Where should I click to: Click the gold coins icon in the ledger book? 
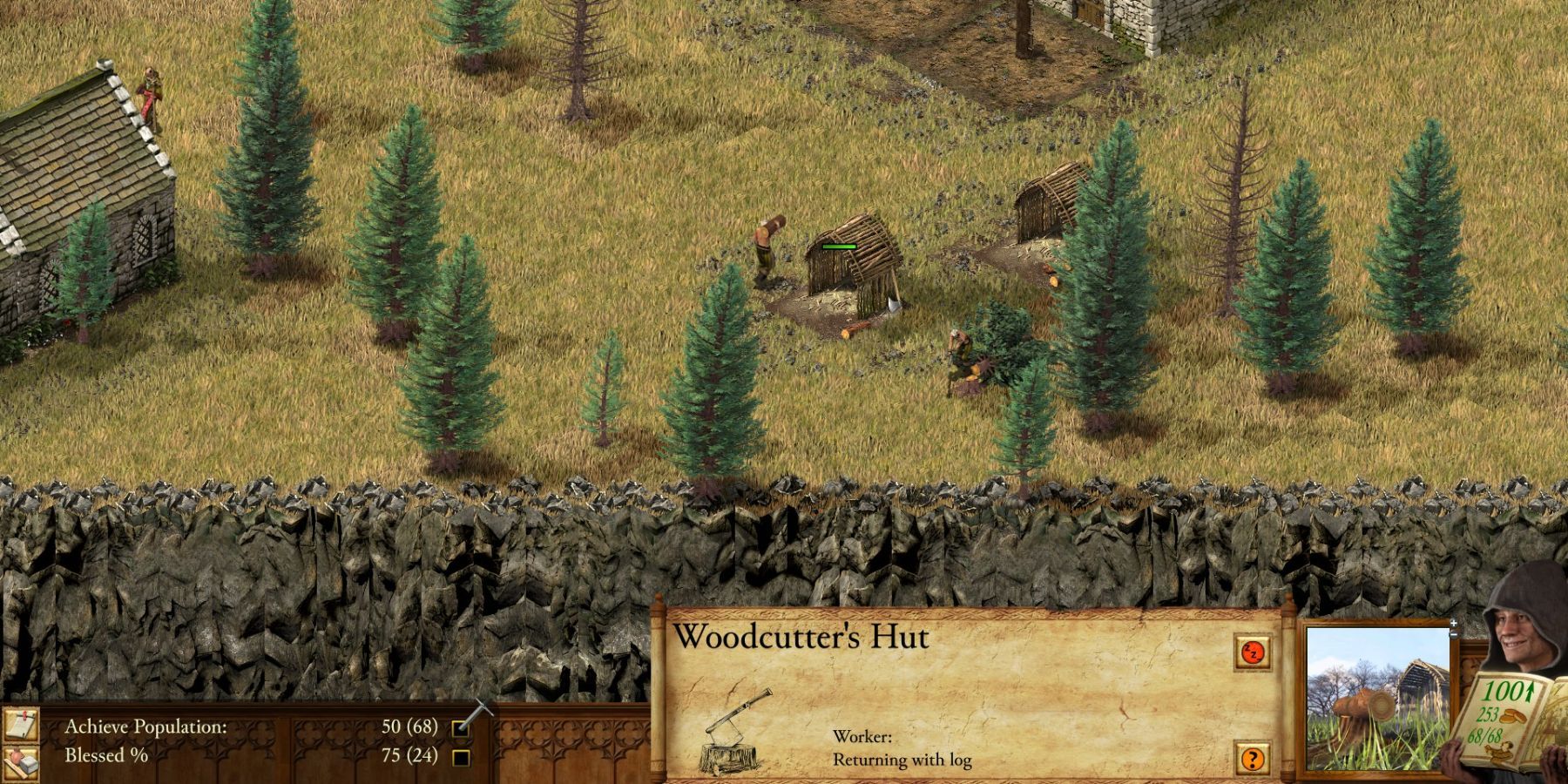1512,716
